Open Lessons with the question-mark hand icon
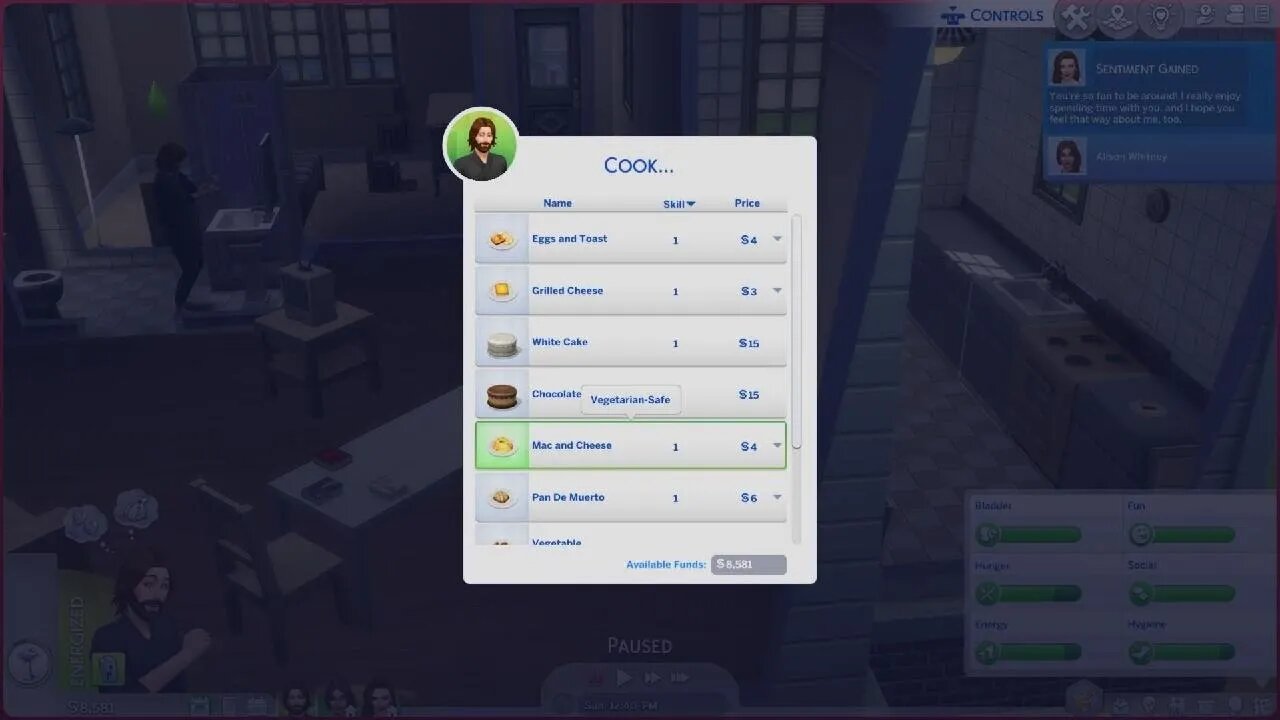This screenshot has width=1280, height=720. tap(1204, 15)
